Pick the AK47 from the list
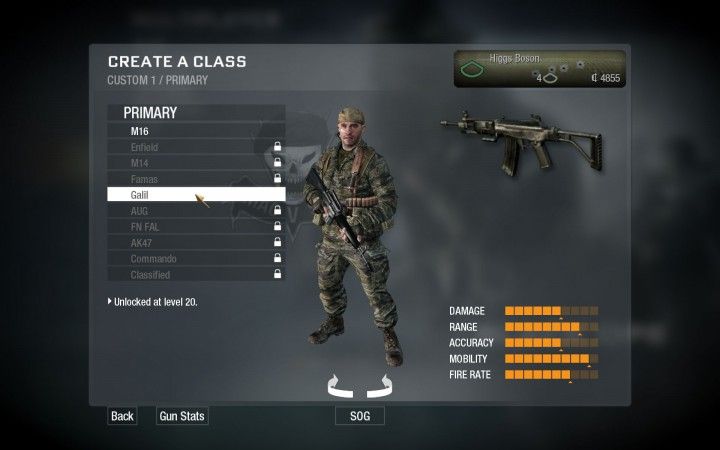This screenshot has width=720, height=450. (x=195, y=243)
